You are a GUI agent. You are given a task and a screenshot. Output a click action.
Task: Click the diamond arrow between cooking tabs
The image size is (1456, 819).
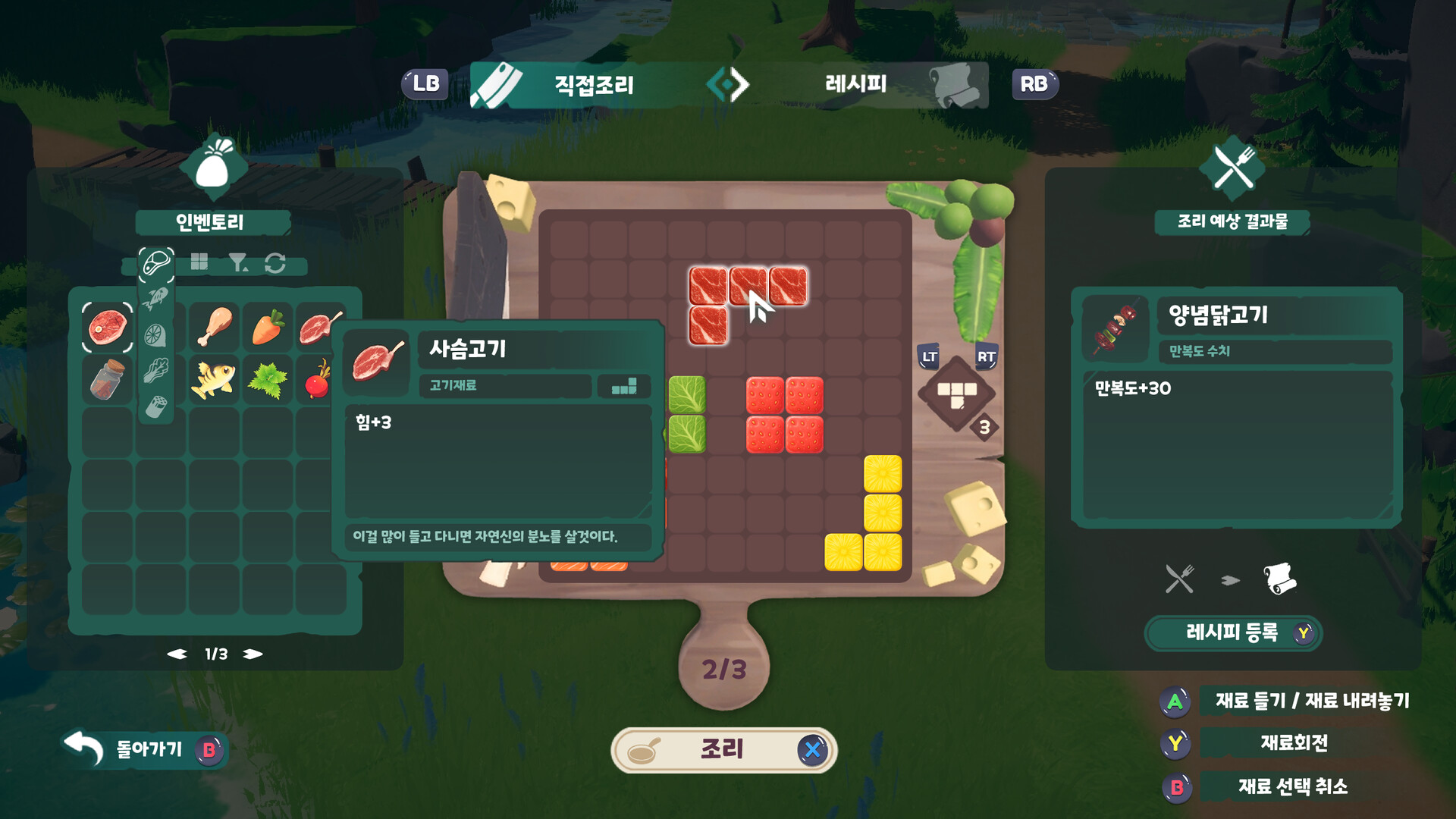pos(726,85)
